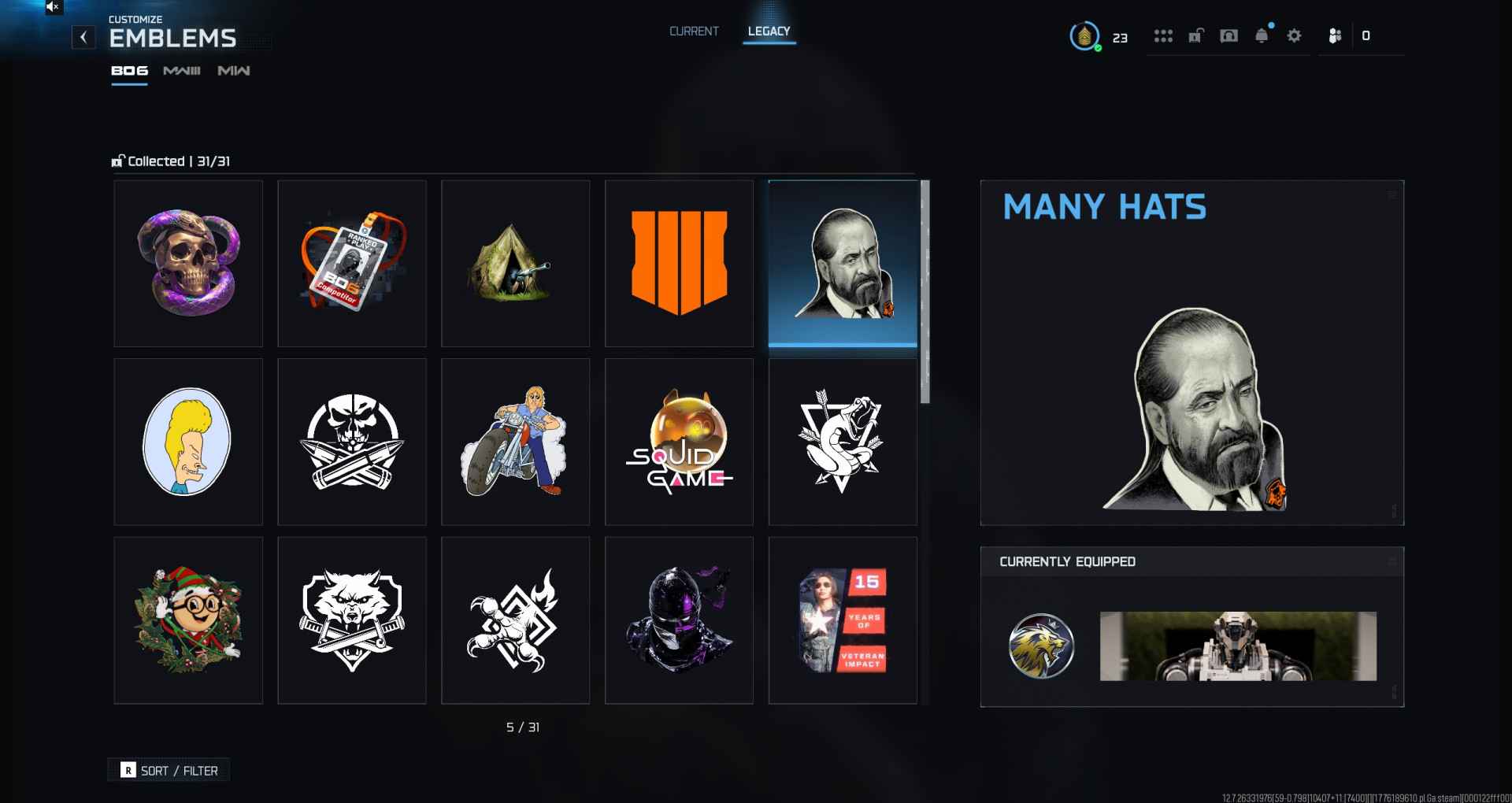Screen dimensions: 1512x803
Task: Switch to the MWIII emblem tab
Action: click(x=181, y=70)
